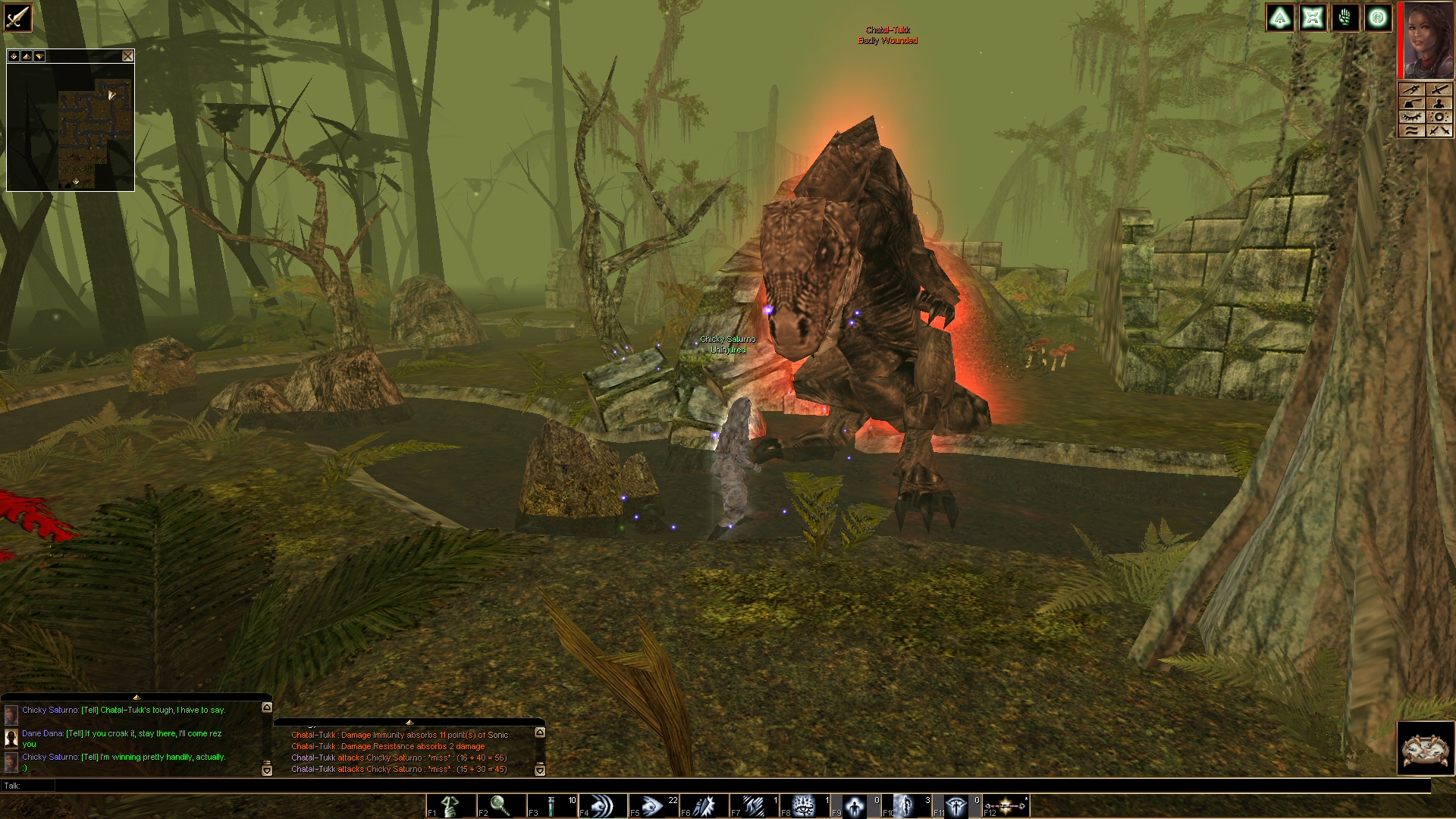Toggle the crossed swords player-versus-player button

click(1440, 130)
